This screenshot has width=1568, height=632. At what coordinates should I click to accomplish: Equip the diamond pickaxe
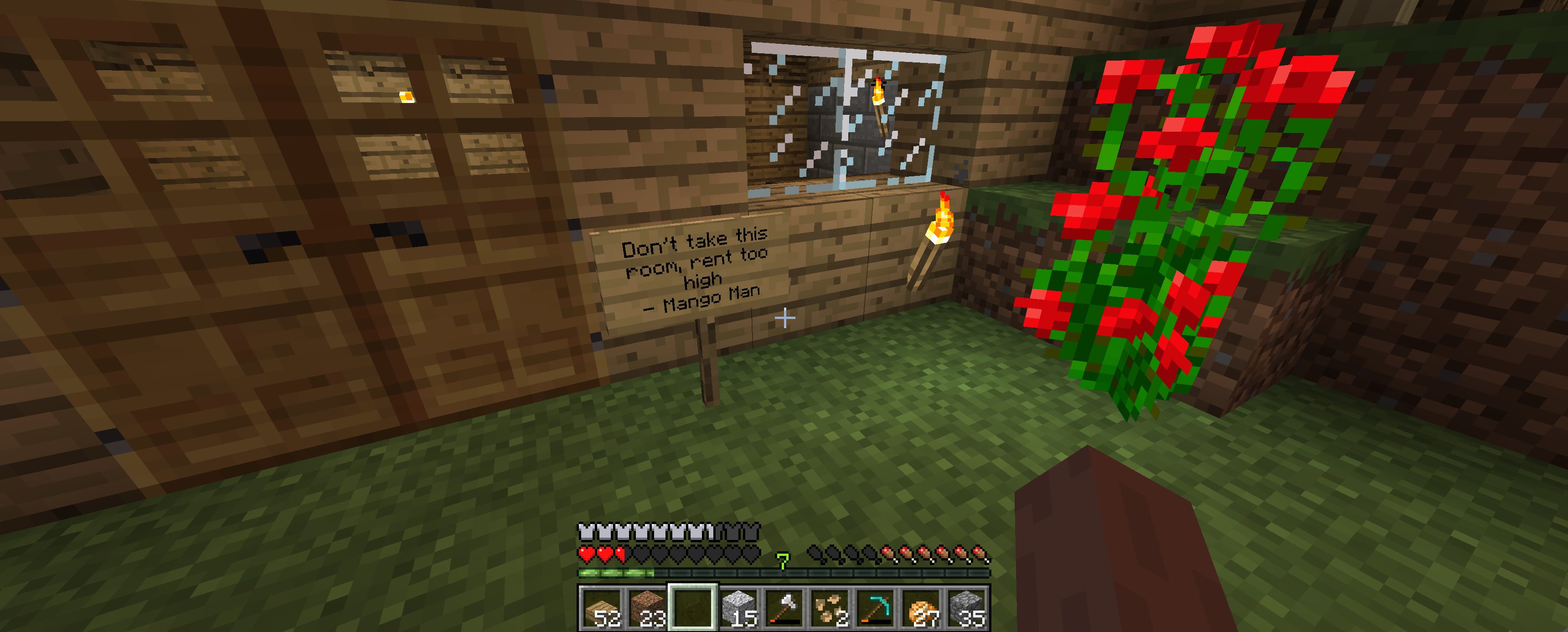(875, 608)
